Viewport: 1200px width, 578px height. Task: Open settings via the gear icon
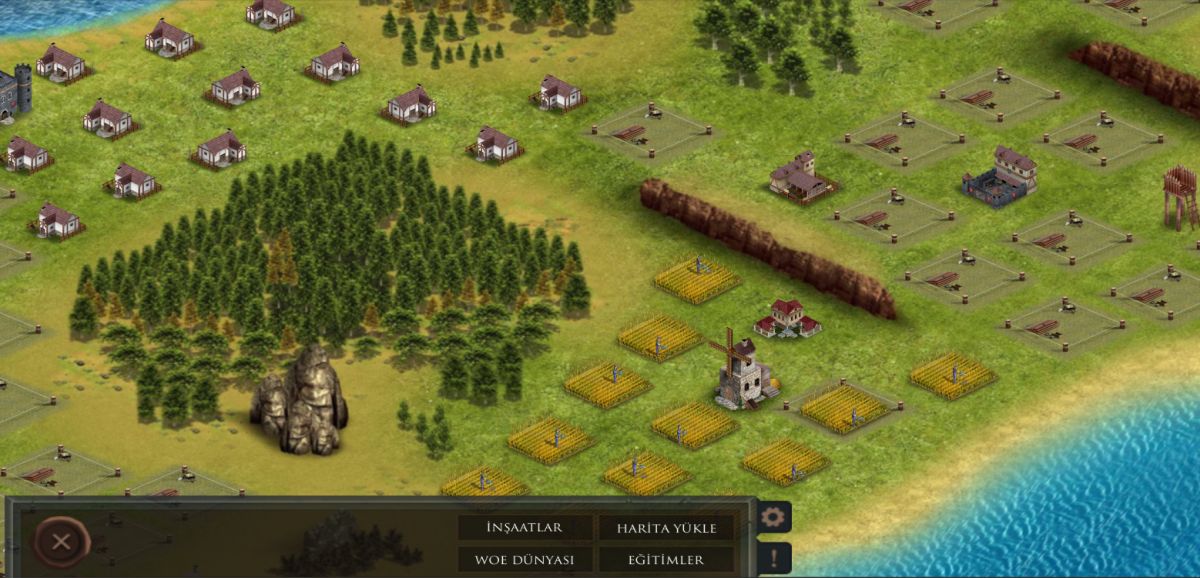(x=774, y=517)
